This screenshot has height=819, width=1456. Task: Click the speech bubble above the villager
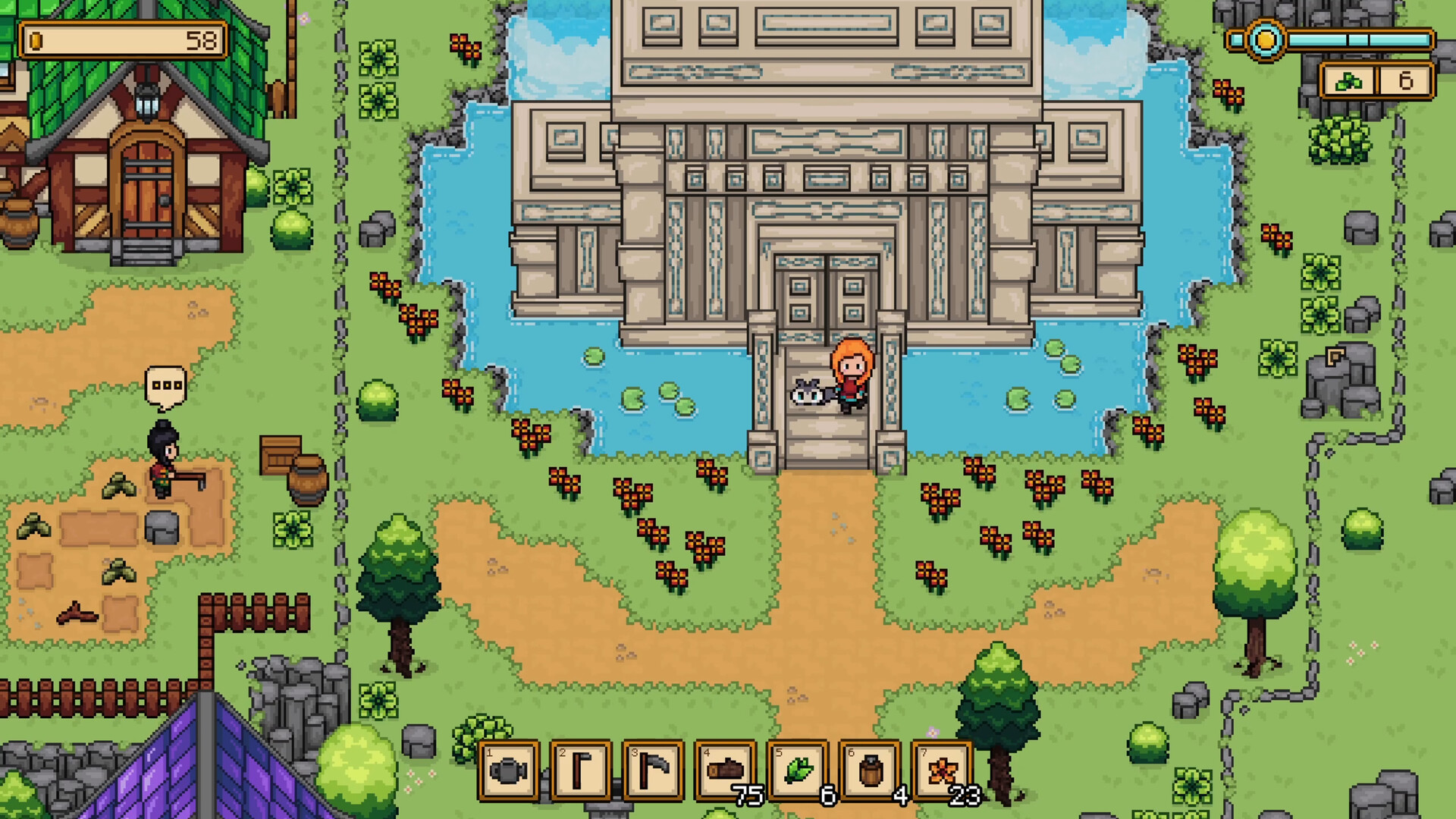(165, 387)
